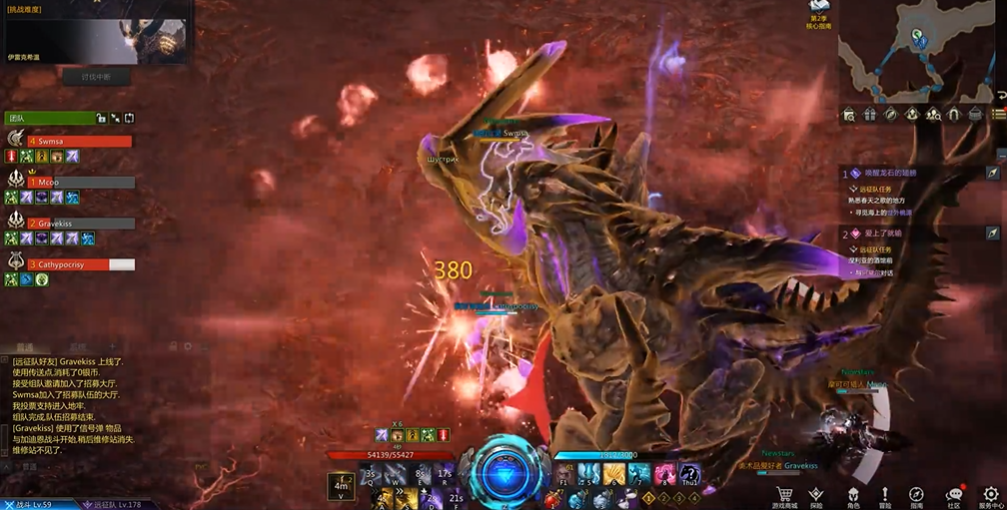Select party member Swmsa
The image size is (1007, 510).
coord(80,141)
